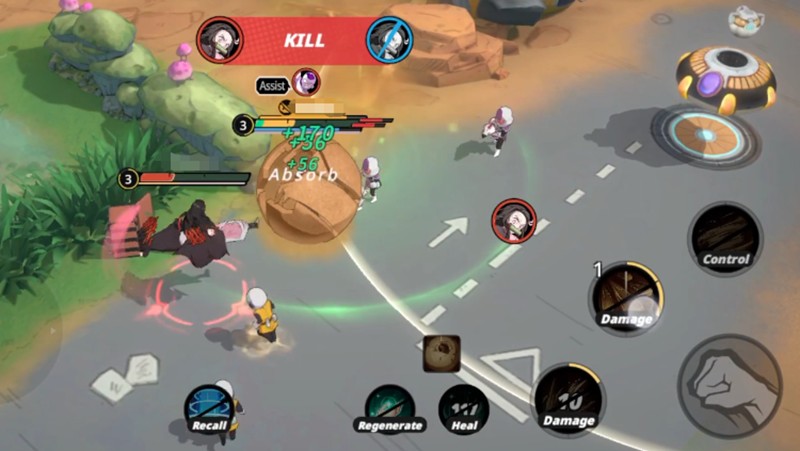Tap the Damage skill showing a cooldown number
The image size is (800, 451).
click(x=568, y=400)
